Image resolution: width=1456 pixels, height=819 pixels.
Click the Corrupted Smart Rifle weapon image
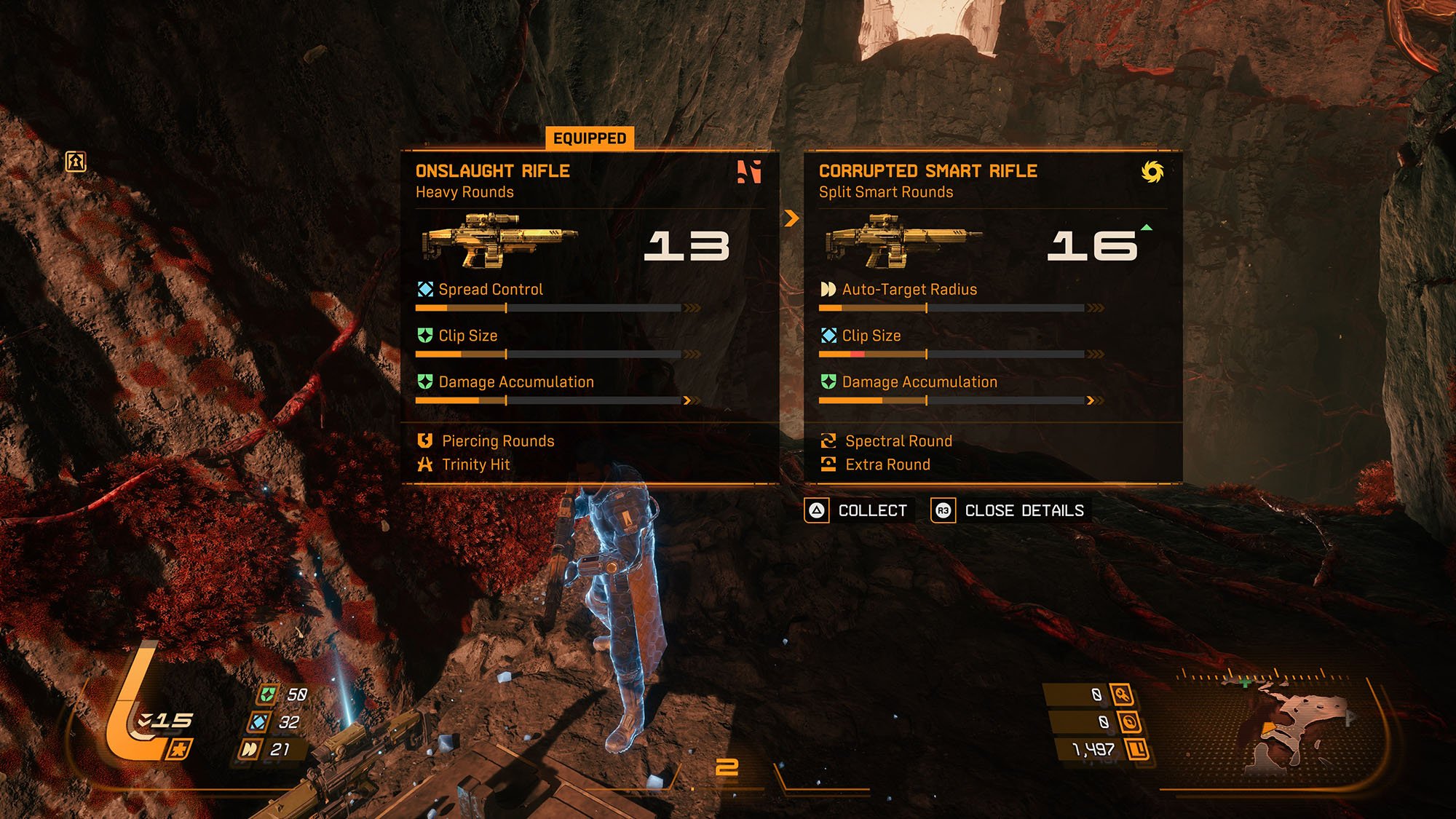click(903, 240)
